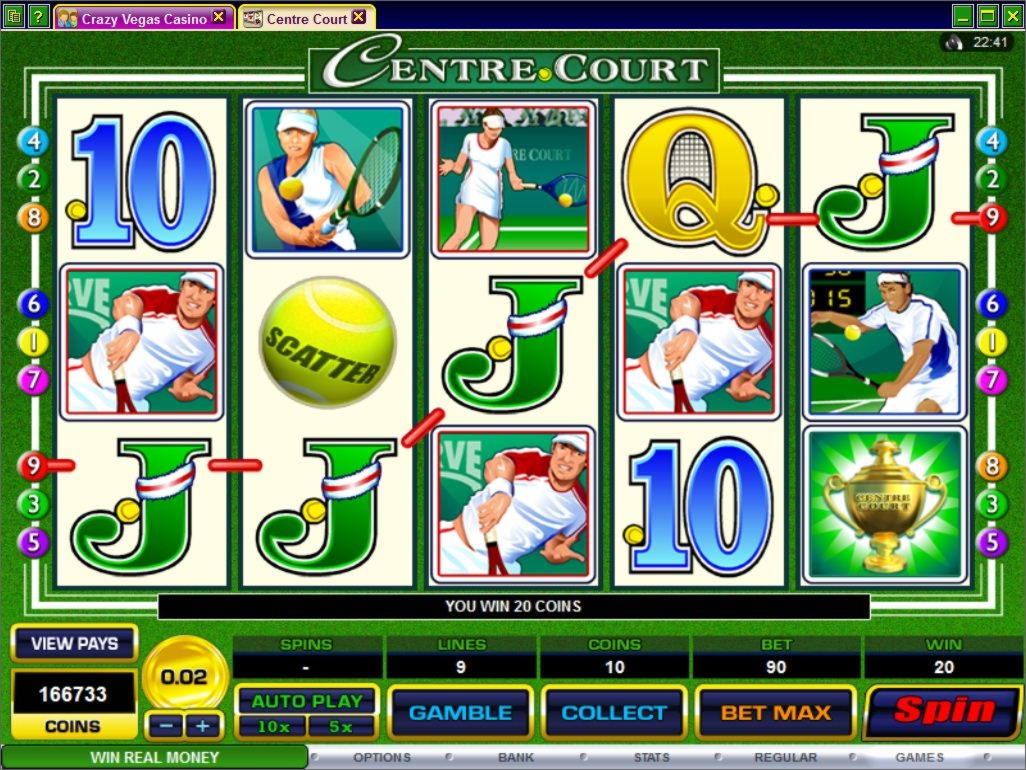Viewport: 1026px width, 770px height.
Task: Collect the 20 coin win
Action: point(614,713)
